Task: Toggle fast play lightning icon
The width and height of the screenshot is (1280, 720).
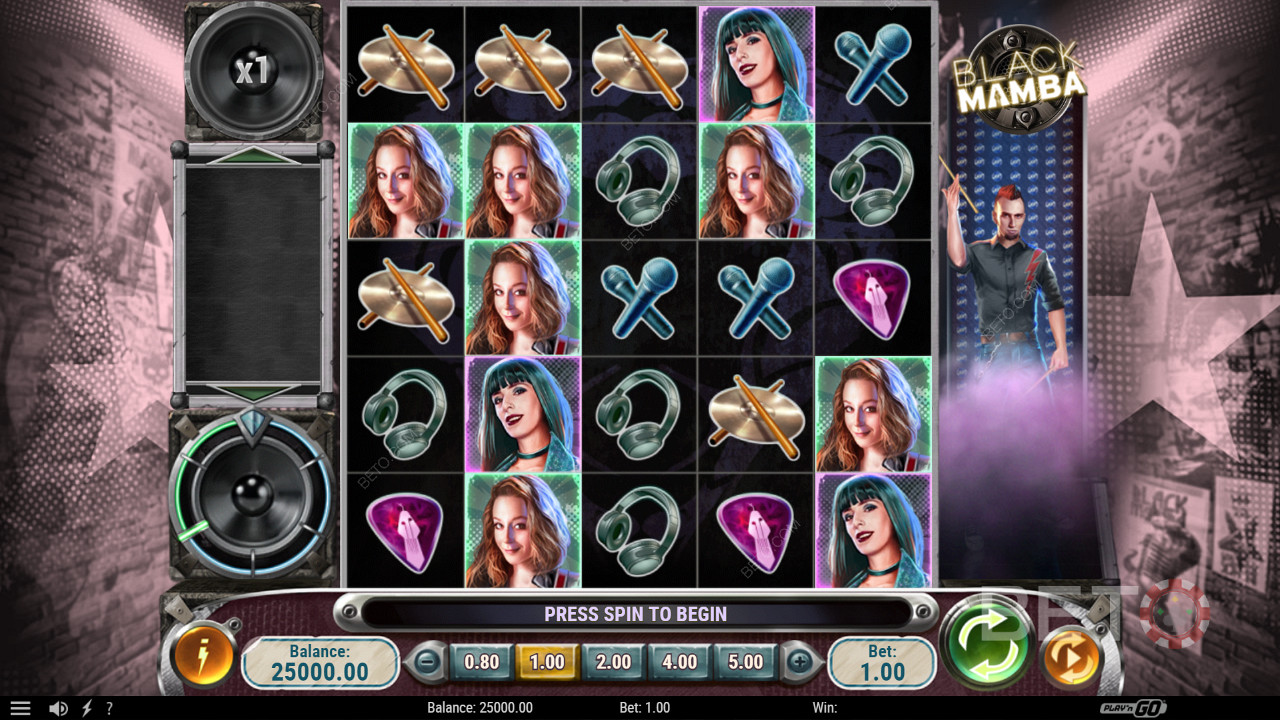Action: [86, 708]
